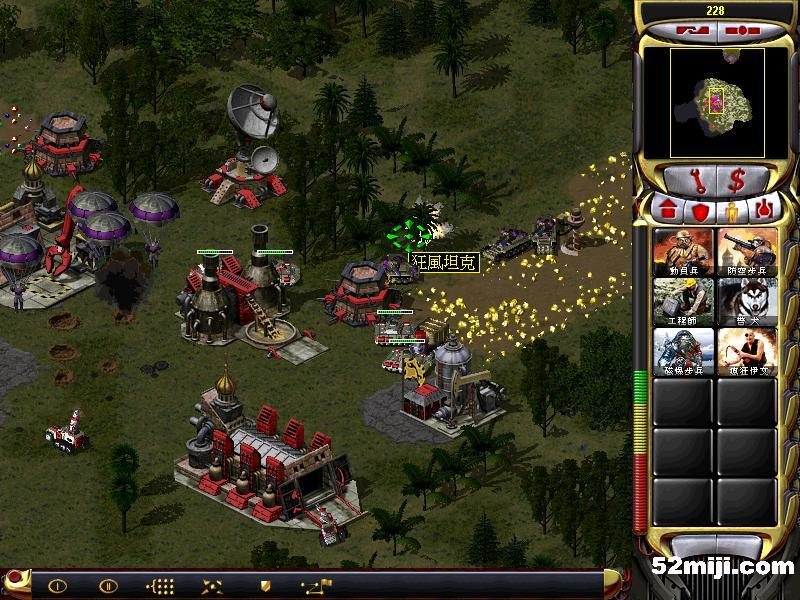Queue a Tesla Trooper (磁爆步兵)

[x=684, y=351]
